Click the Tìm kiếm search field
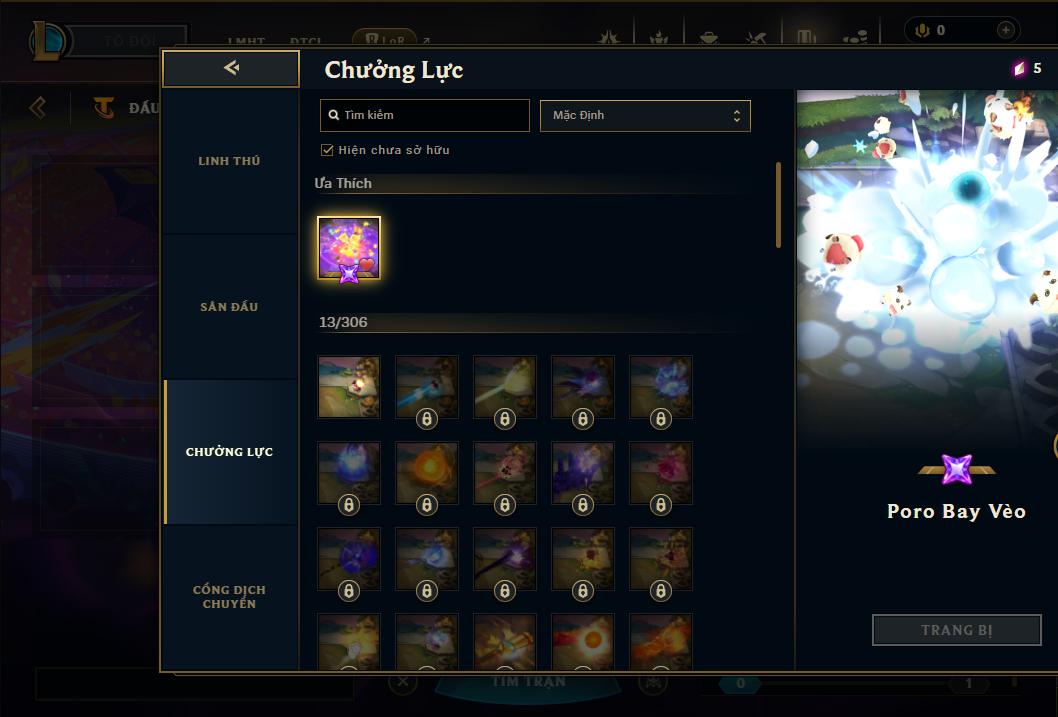Screen dimensions: 1058x717 click(425, 115)
